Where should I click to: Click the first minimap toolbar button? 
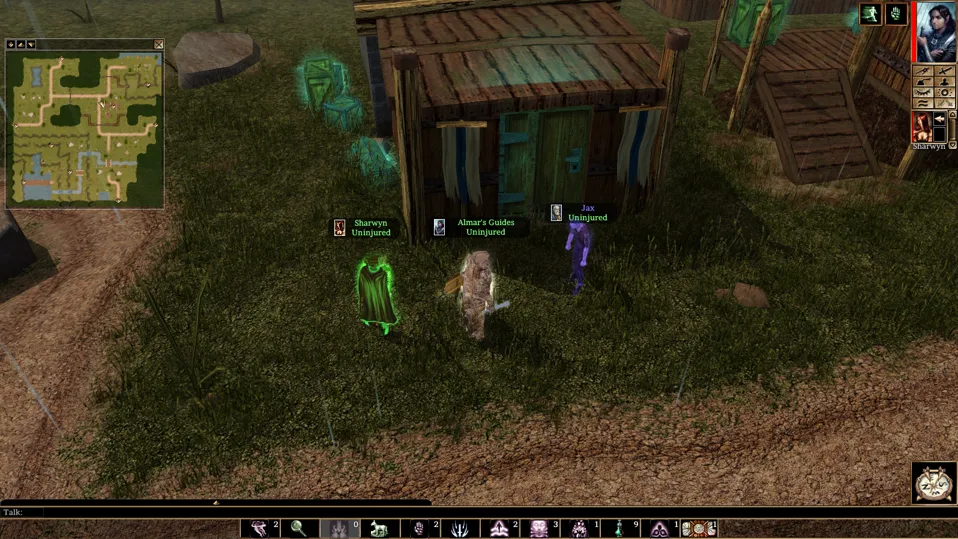pyautogui.click(x=11, y=44)
